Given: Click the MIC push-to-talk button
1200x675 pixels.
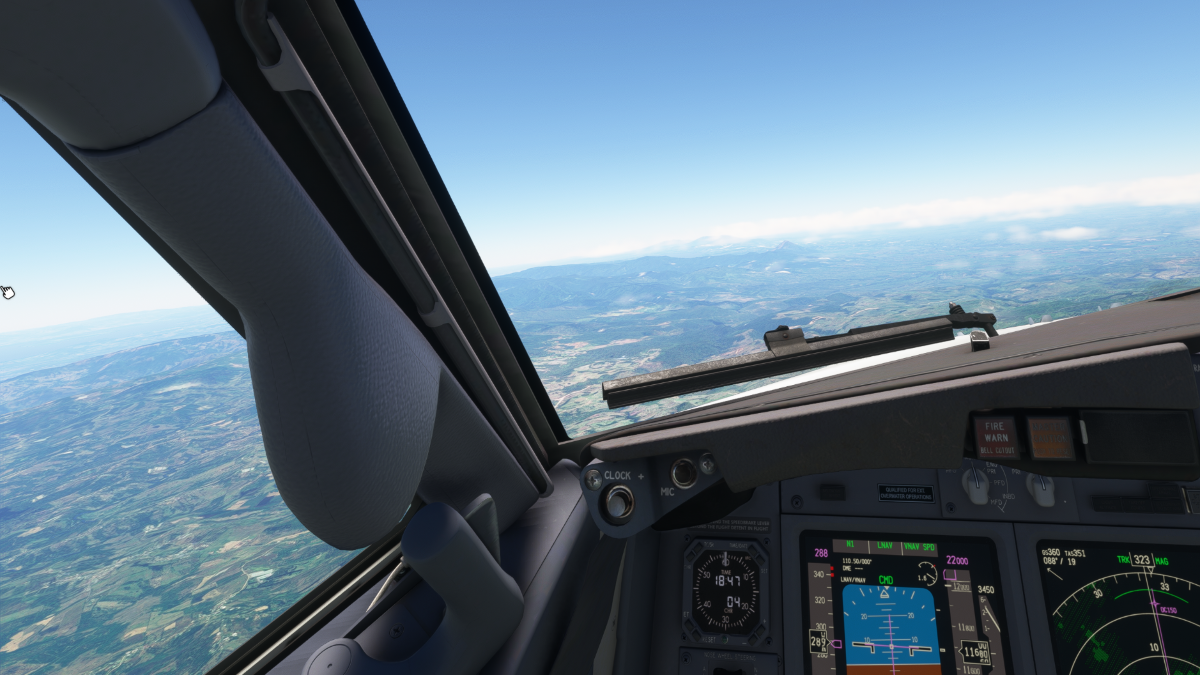Looking at the screenshot, I should [x=684, y=472].
